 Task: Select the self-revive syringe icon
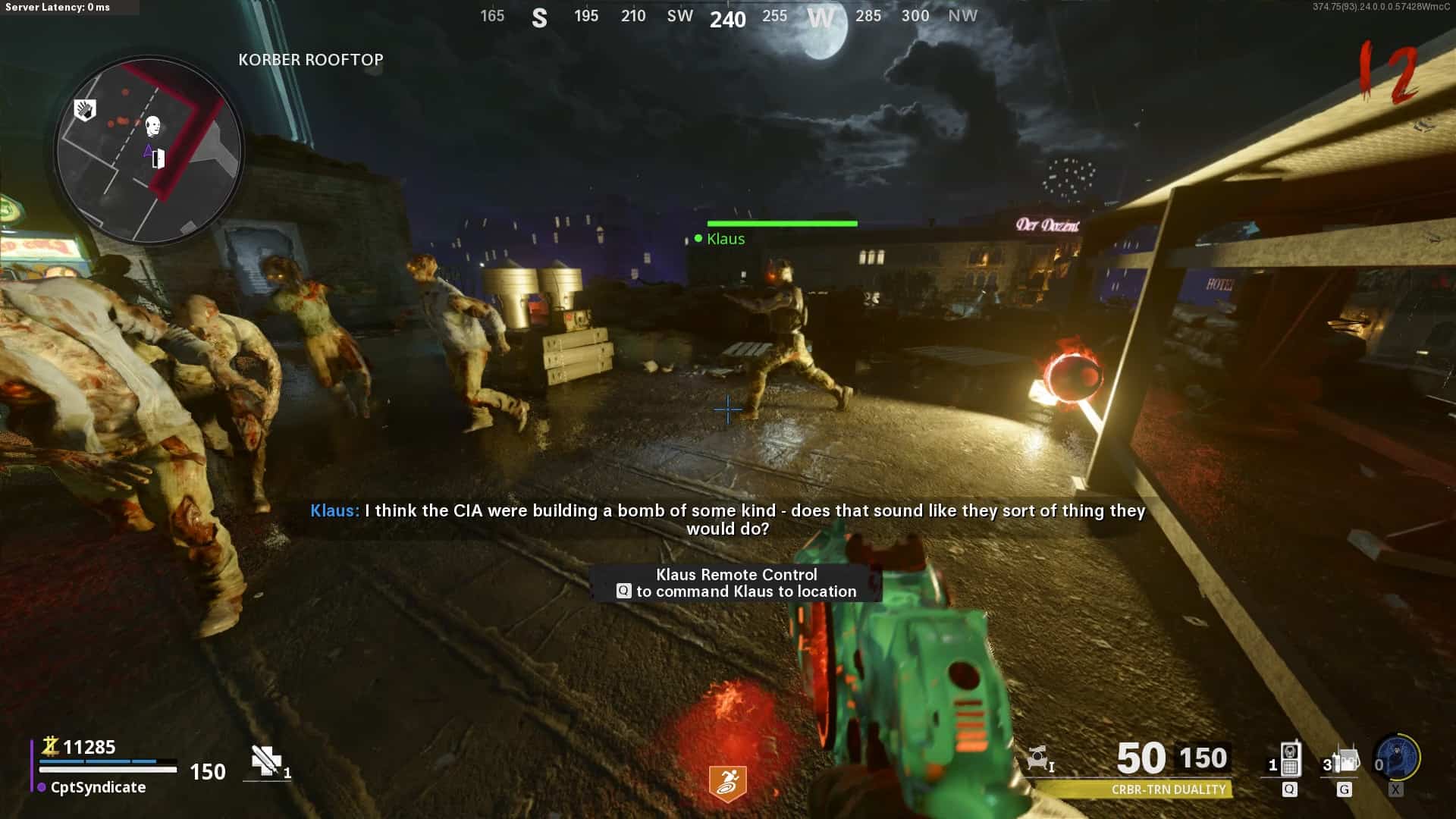click(x=266, y=761)
